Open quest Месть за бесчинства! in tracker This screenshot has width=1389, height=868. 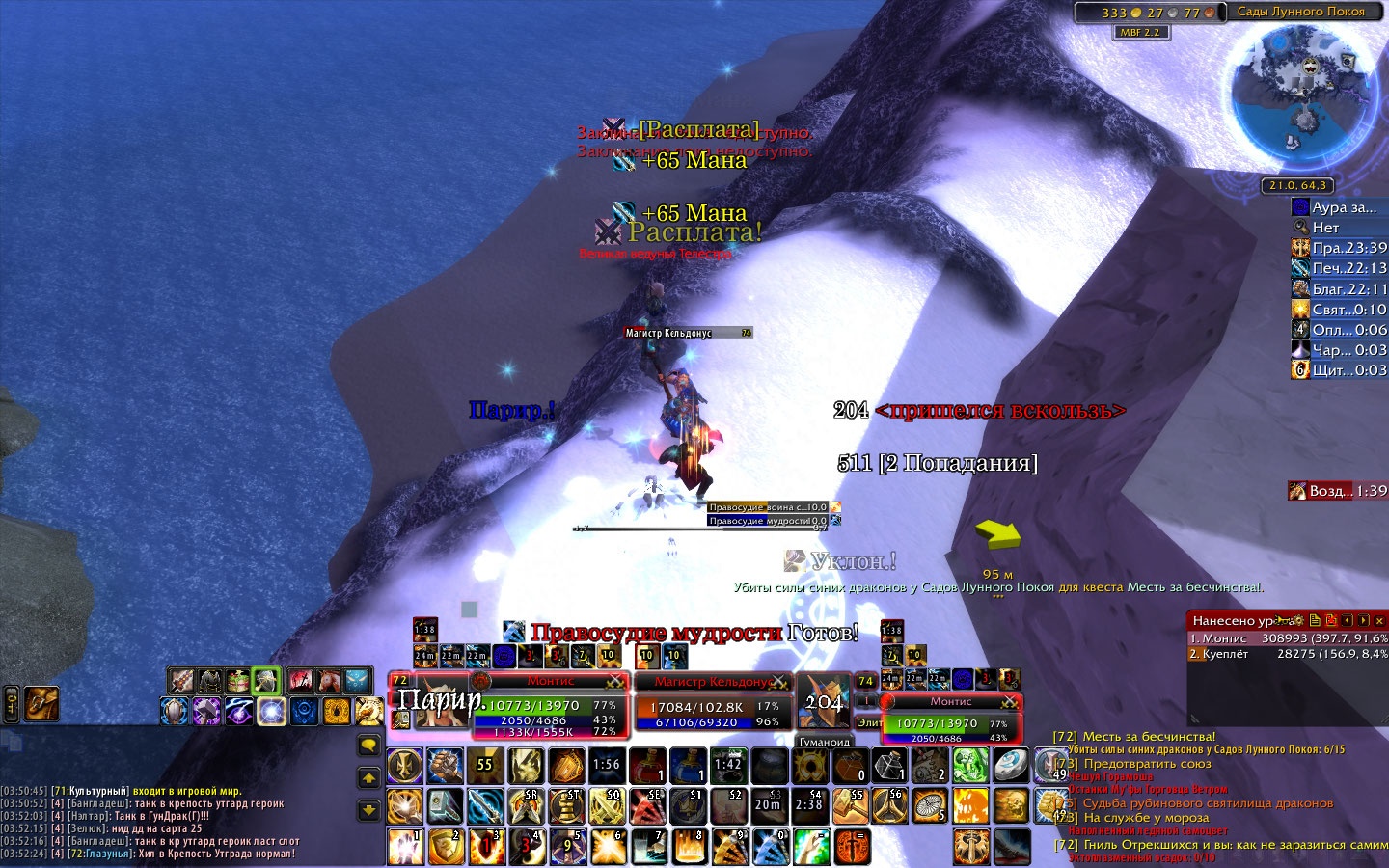pos(1148,737)
